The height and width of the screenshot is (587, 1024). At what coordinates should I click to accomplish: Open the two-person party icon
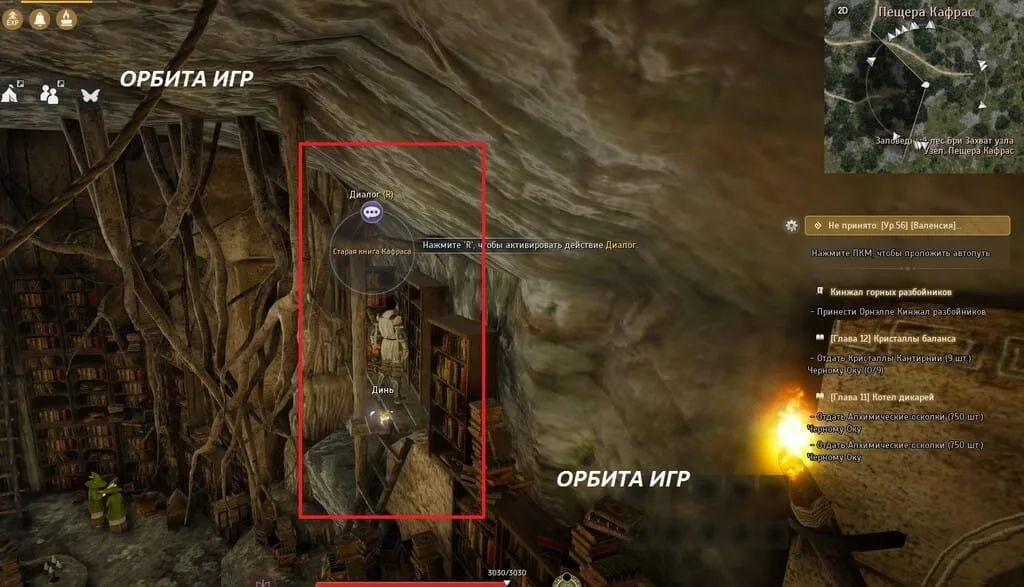(50, 93)
